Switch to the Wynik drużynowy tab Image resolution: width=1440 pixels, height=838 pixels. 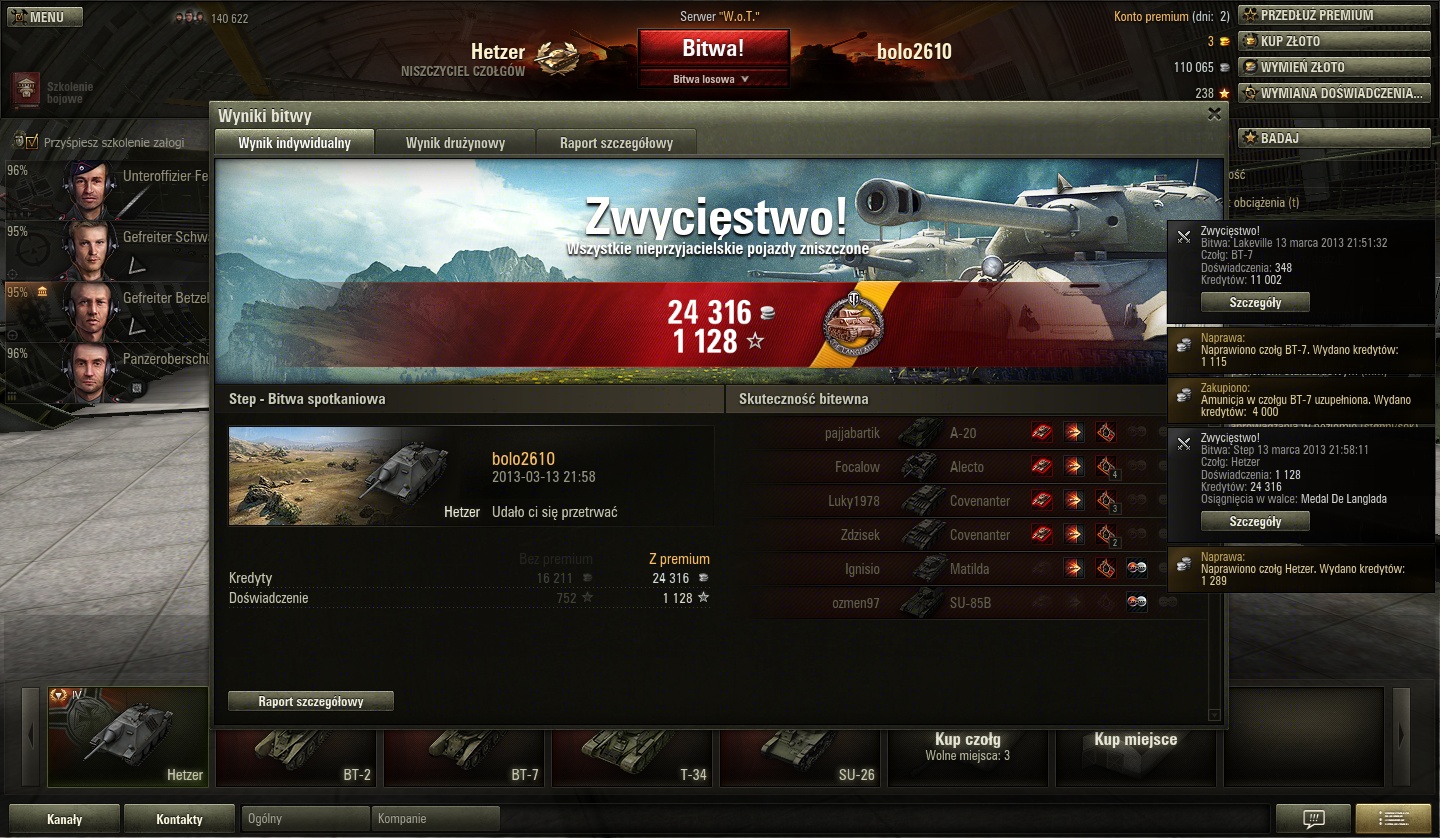point(455,143)
